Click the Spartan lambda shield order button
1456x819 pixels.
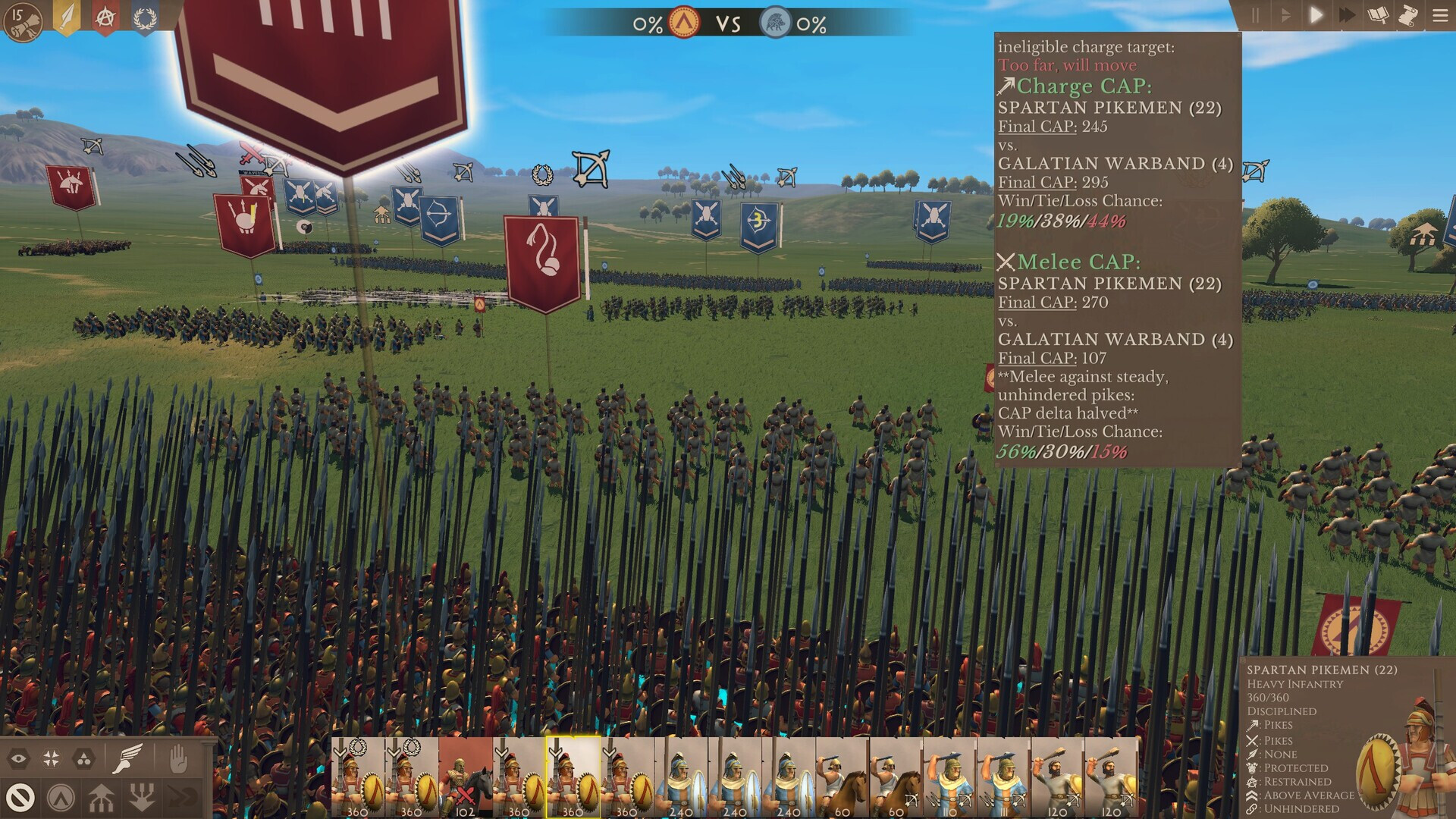pos(61,798)
